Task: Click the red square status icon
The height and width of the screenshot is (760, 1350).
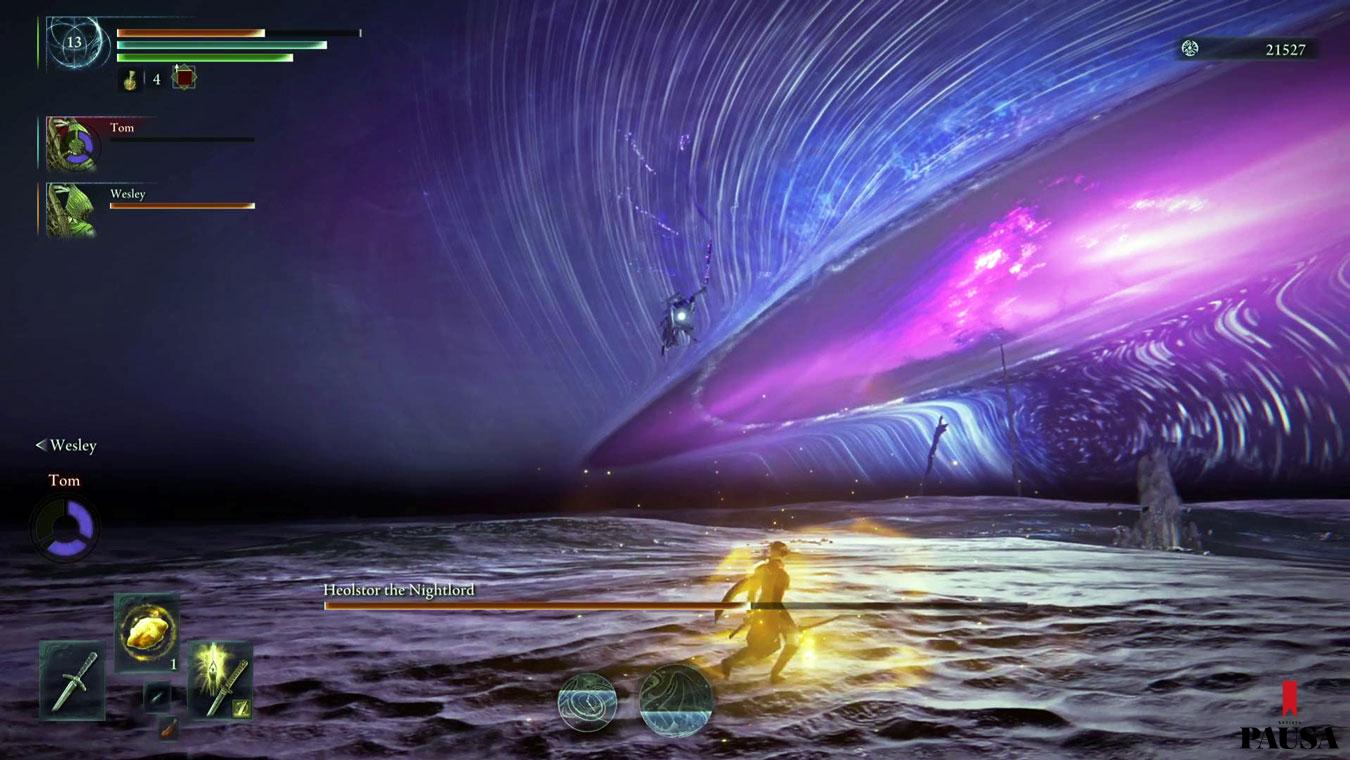Action: 184,77
